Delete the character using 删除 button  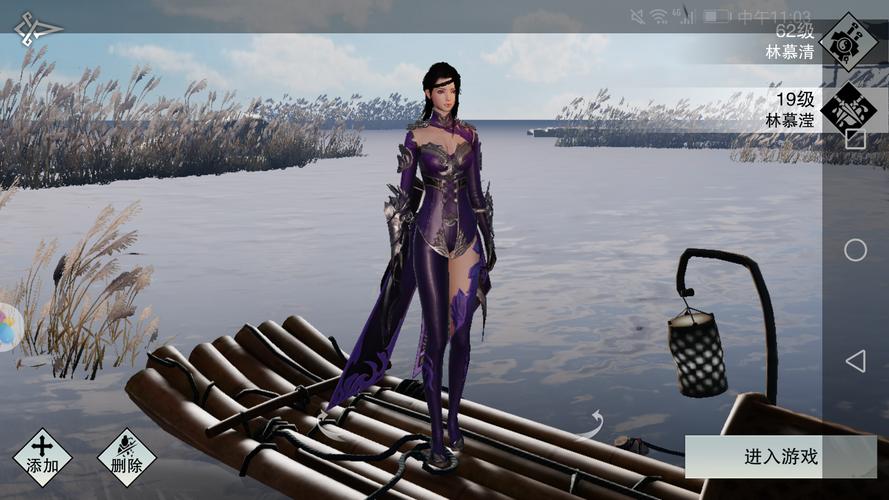pyautogui.click(x=126, y=457)
